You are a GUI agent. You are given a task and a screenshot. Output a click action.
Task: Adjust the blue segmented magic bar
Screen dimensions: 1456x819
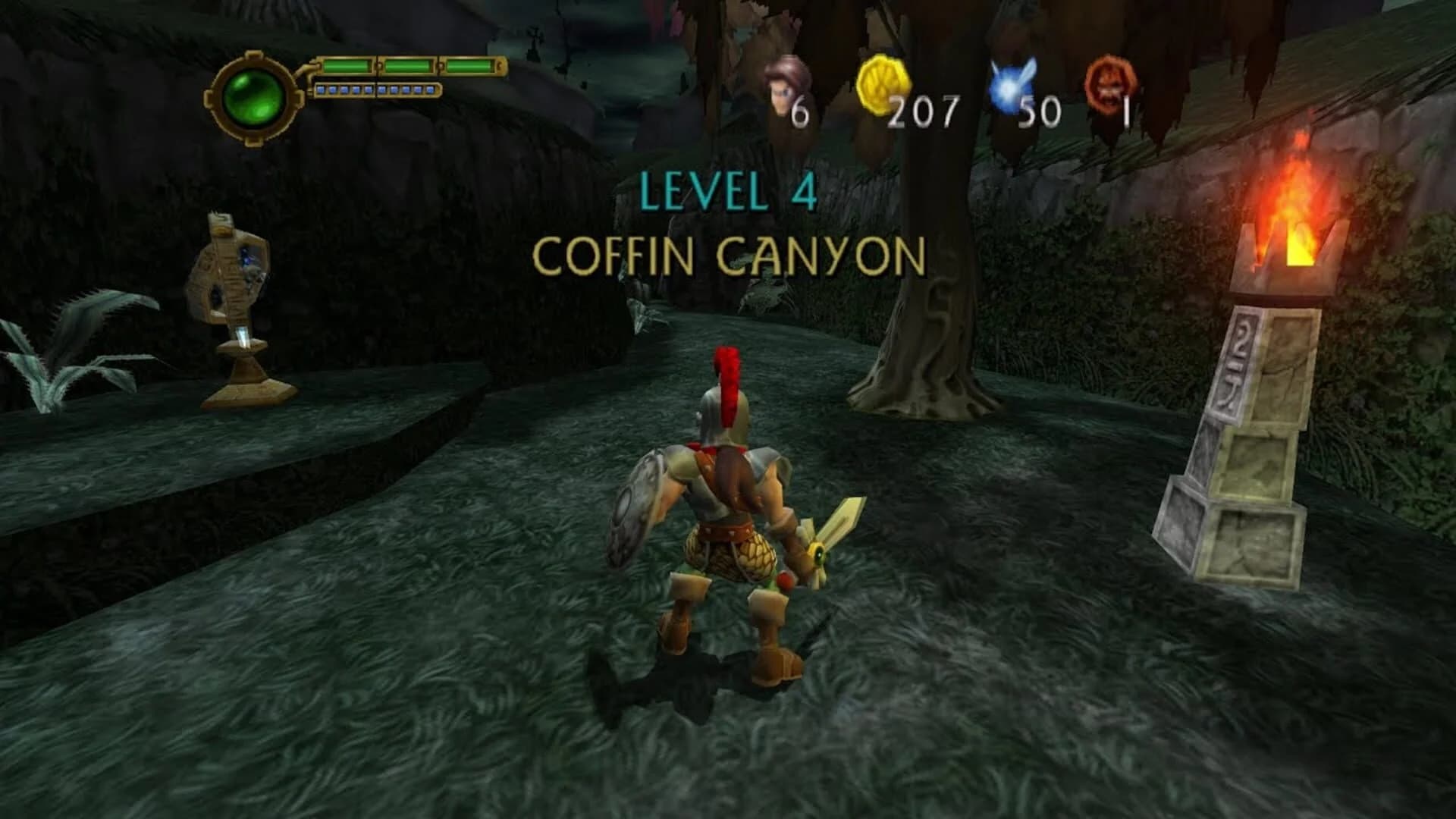pos(379,89)
